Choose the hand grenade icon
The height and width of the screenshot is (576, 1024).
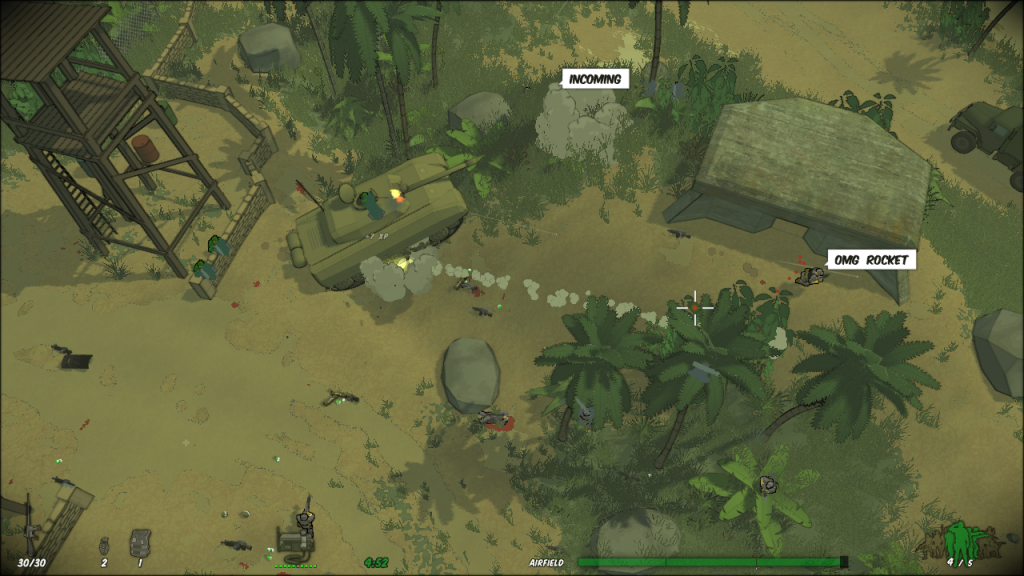click(103, 545)
